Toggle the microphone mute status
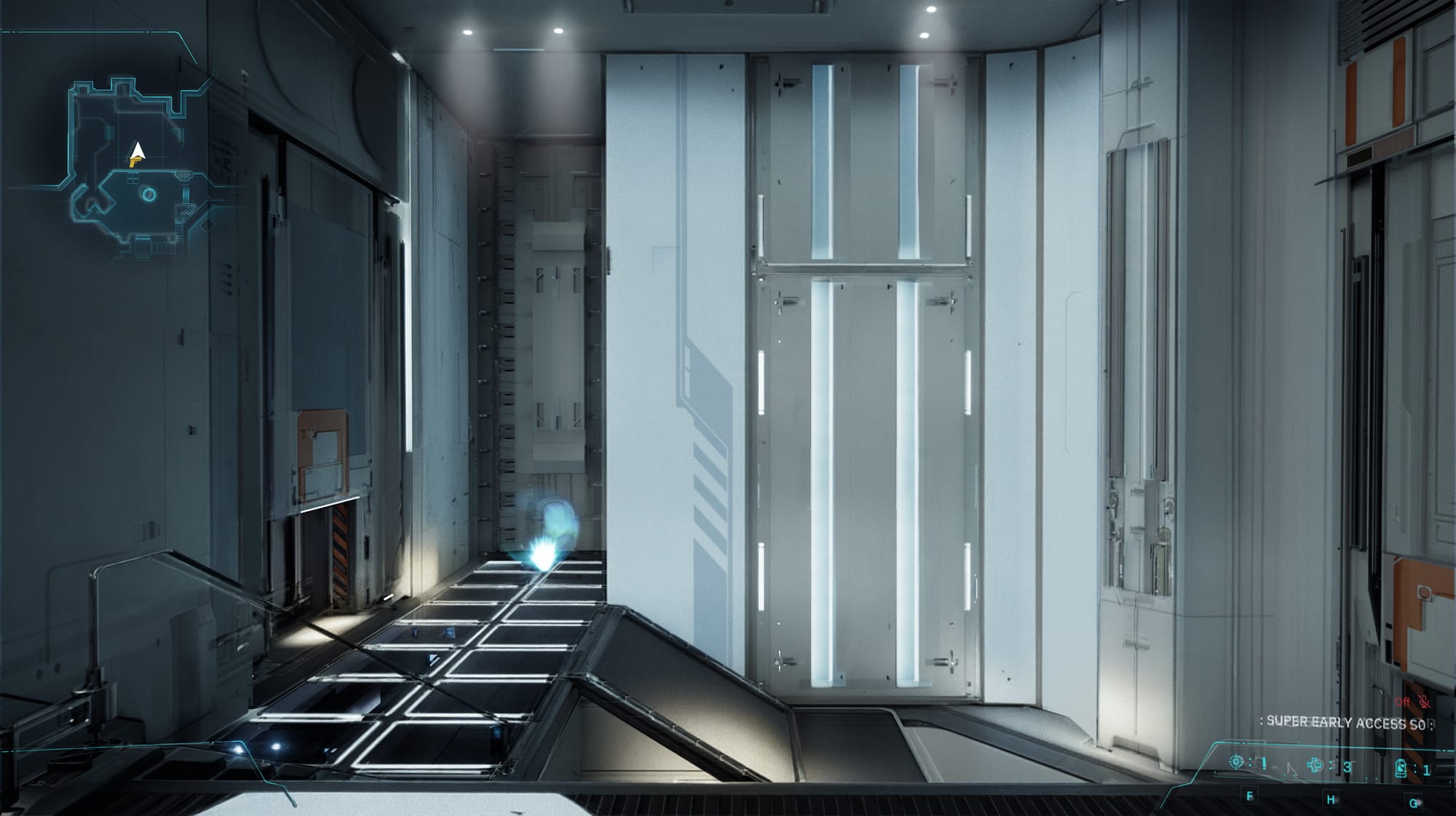The width and height of the screenshot is (1456, 816). (1425, 703)
